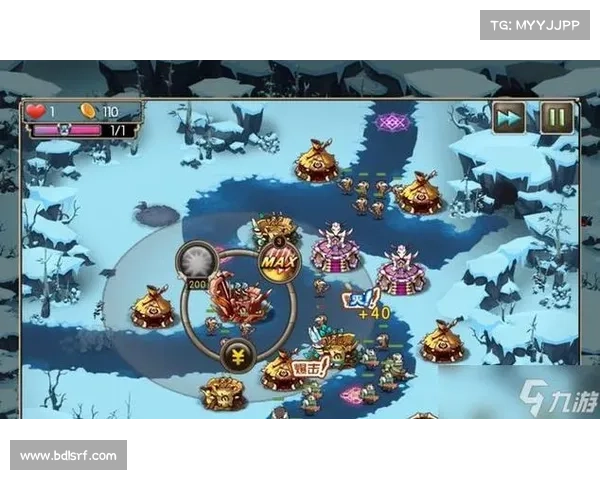This screenshot has height=480, width=600.
Task: Sell the selected tower with the yen button
Action: pyautogui.click(x=239, y=356)
